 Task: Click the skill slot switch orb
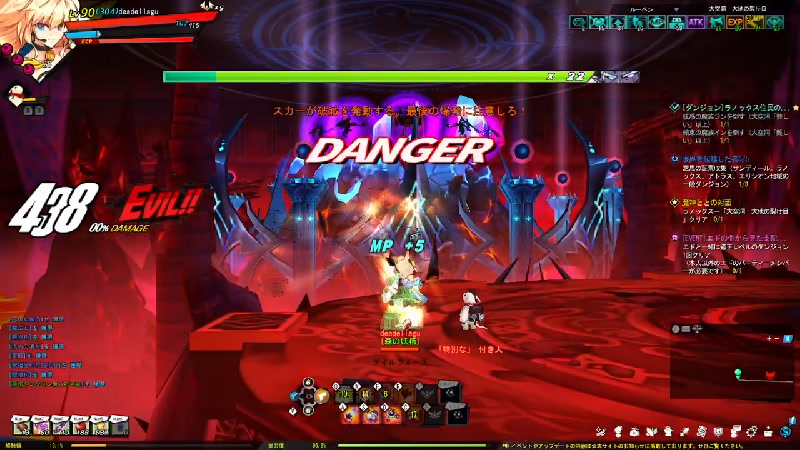click(309, 393)
